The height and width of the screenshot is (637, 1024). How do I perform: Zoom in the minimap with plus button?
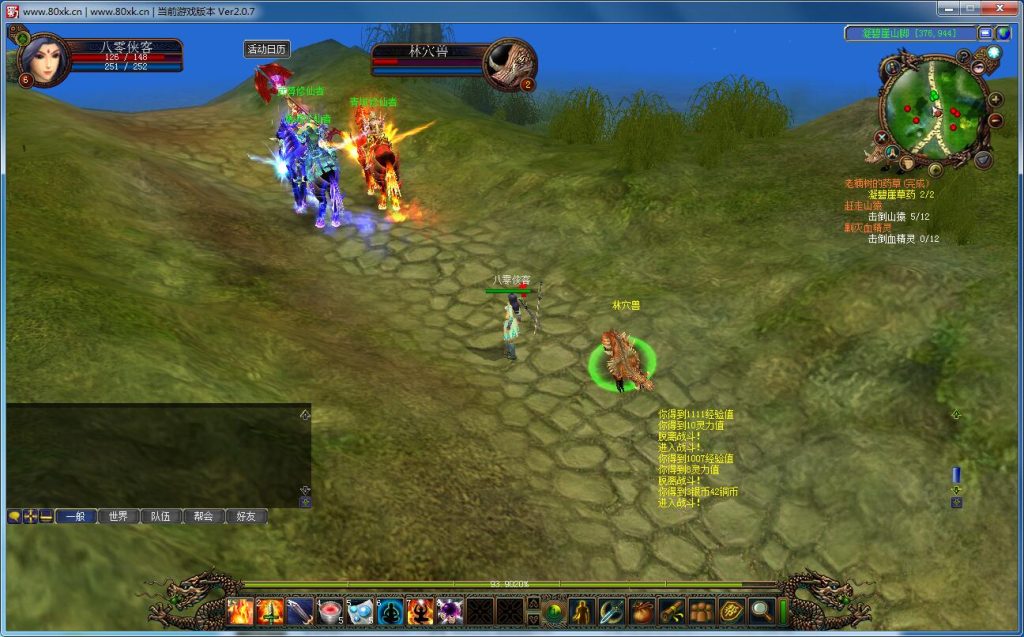point(995,100)
